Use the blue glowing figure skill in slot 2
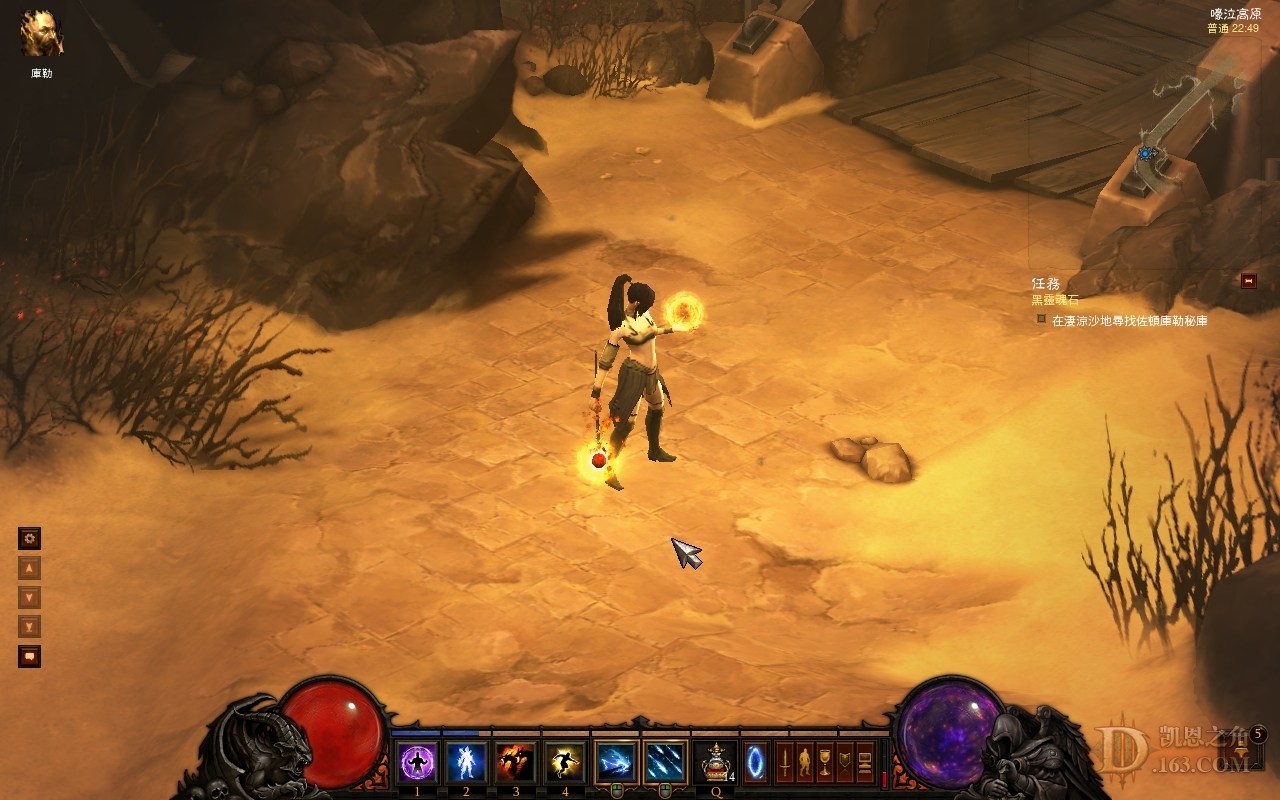This screenshot has height=800, width=1280. pos(465,762)
